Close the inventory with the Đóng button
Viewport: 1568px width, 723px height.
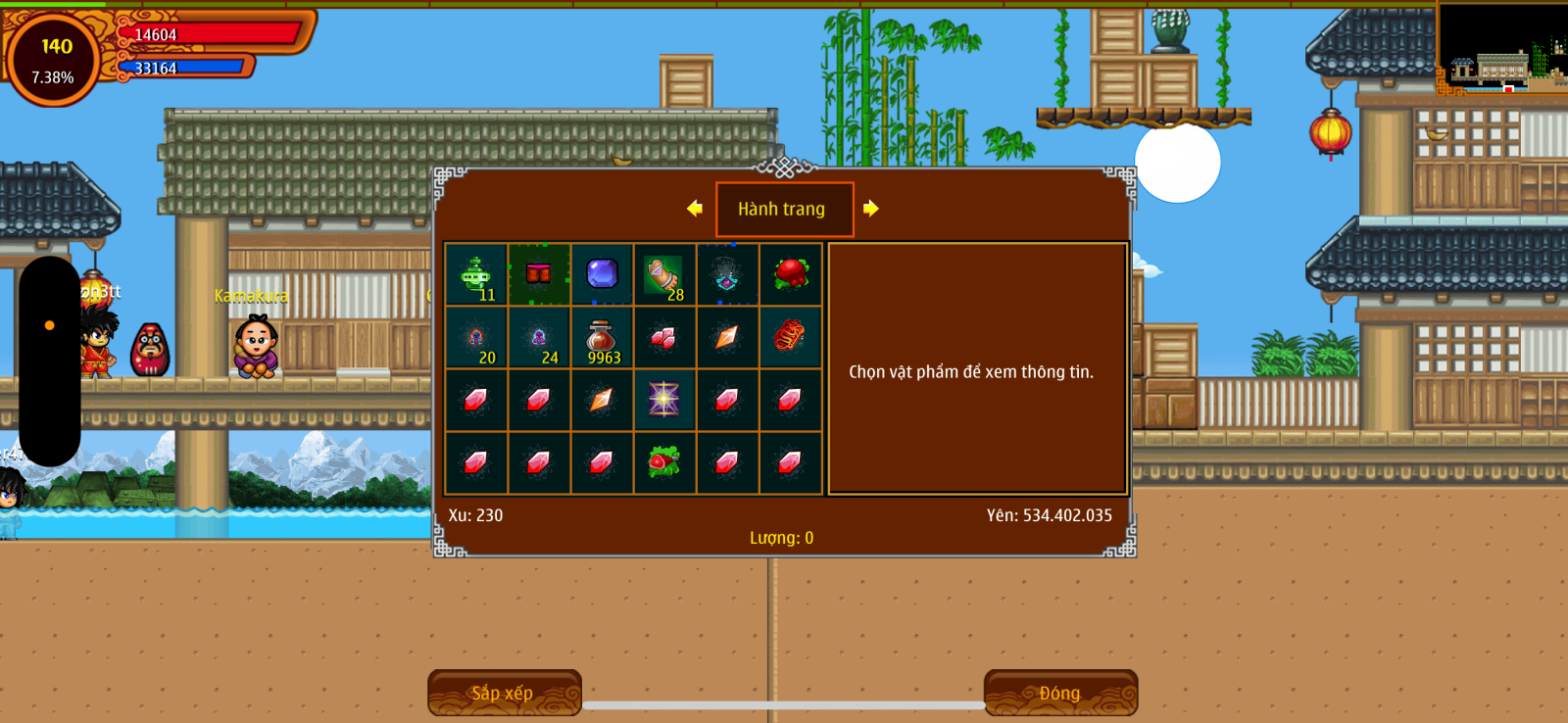pyautogui.click(x=1060, y=693)
